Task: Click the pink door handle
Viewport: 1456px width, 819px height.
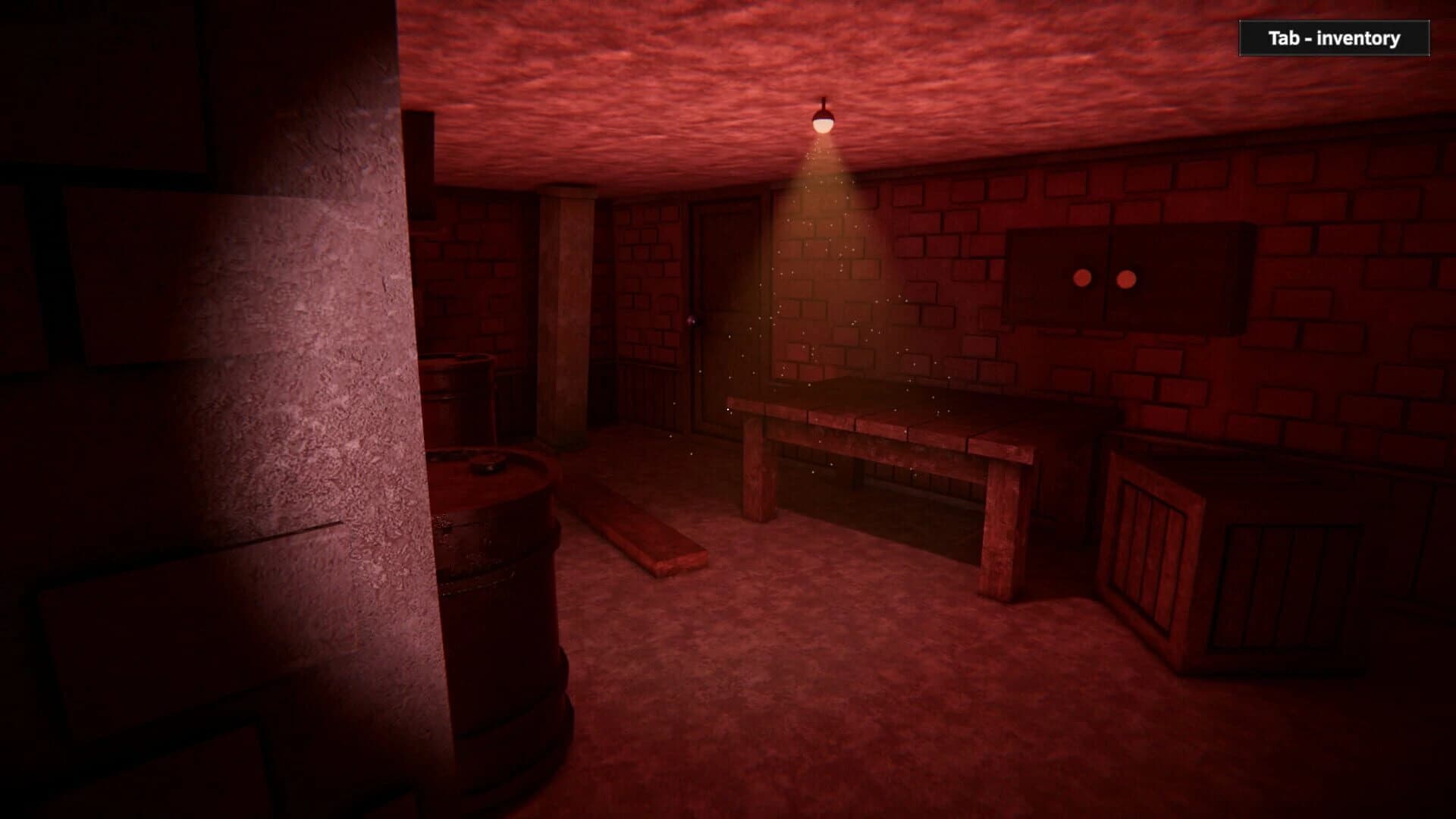Action: 692,321
